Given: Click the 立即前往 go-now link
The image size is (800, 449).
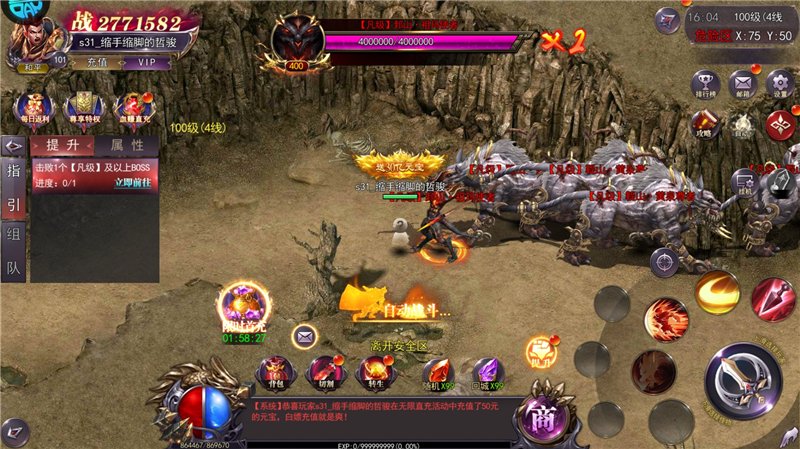Looking at the screenshot, I should click(x=133, y=183).
